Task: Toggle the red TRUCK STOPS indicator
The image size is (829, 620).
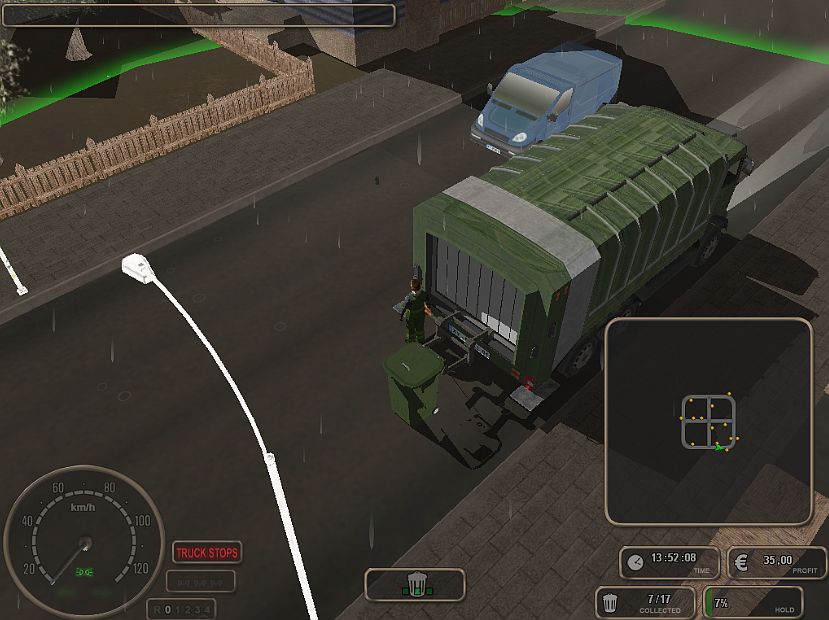Action: coord(207,553)
